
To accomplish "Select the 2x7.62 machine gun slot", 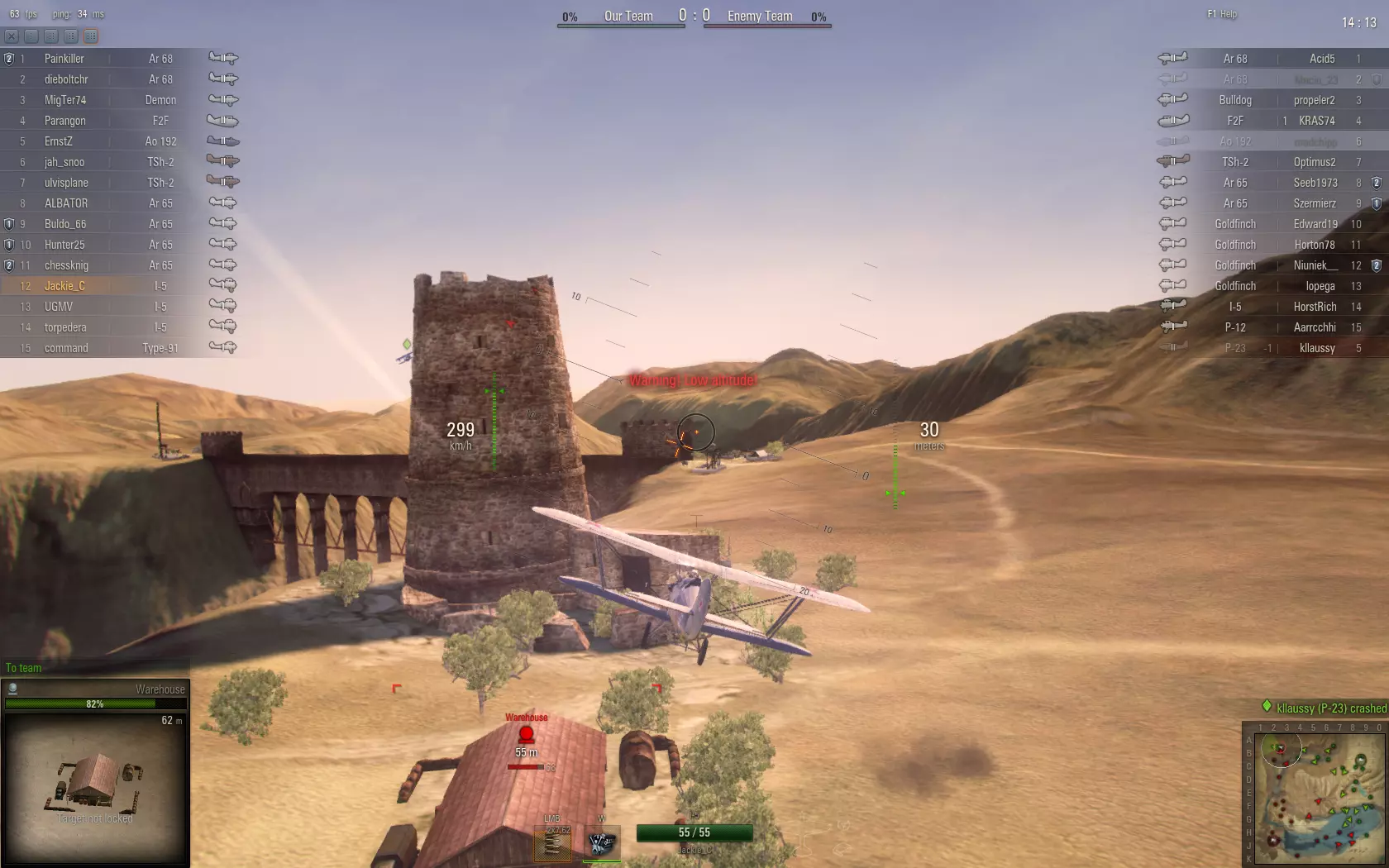I will [552, 843].
